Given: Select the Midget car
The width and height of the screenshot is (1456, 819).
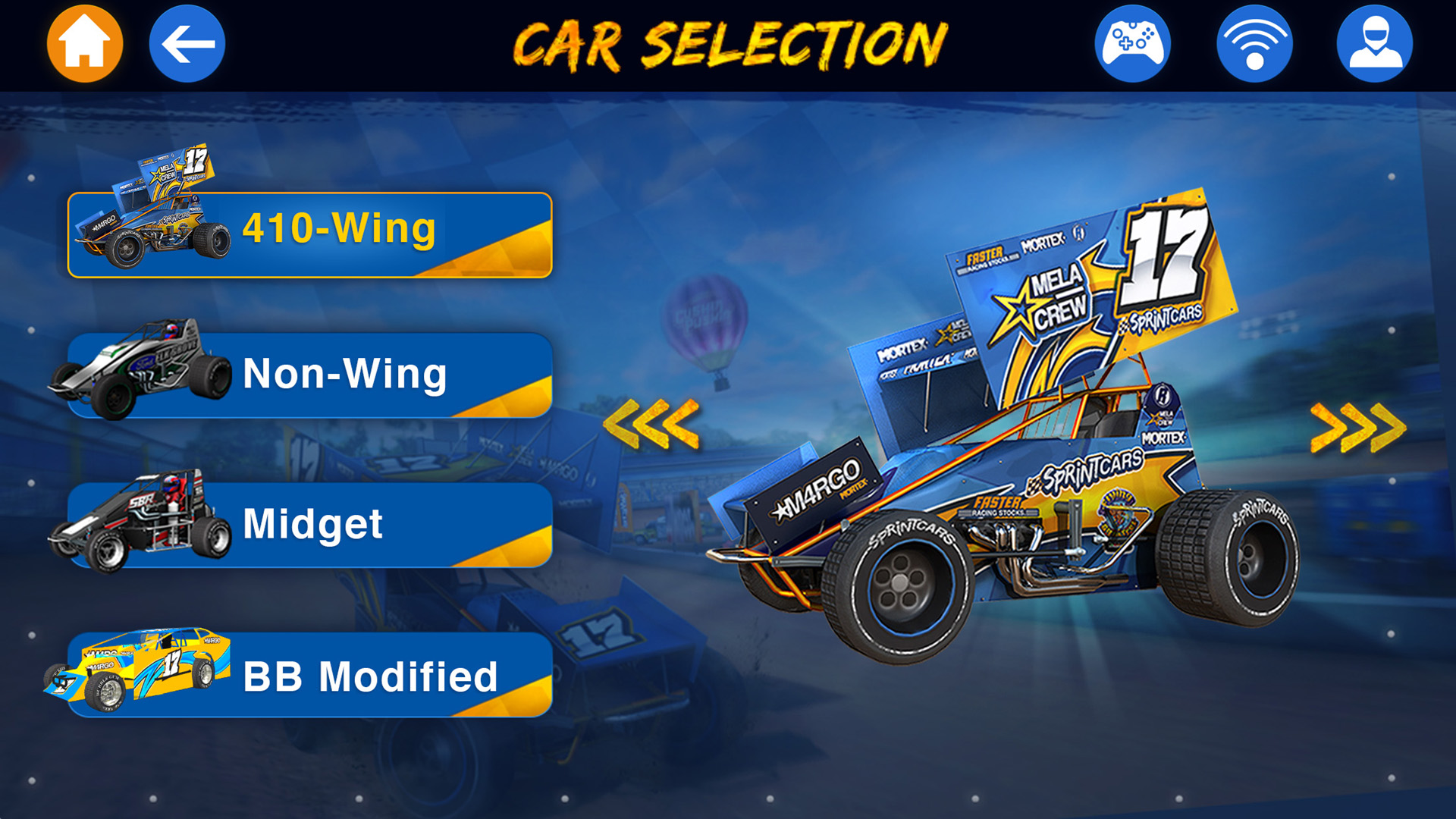Looking at the screenshot, I should (x=341, y=523).
